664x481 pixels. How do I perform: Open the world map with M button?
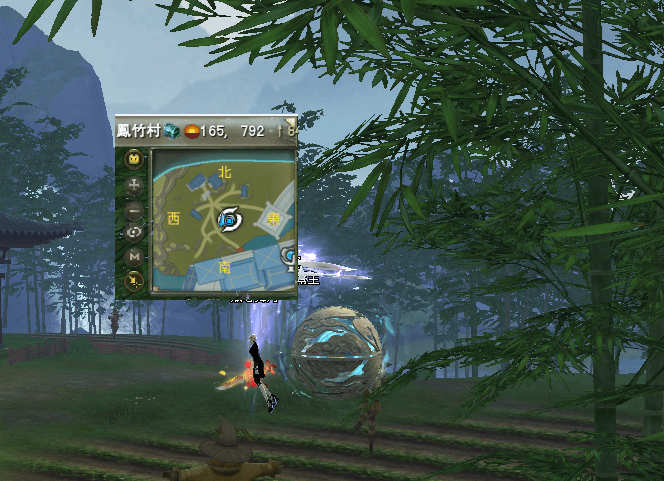coord(134,257)
